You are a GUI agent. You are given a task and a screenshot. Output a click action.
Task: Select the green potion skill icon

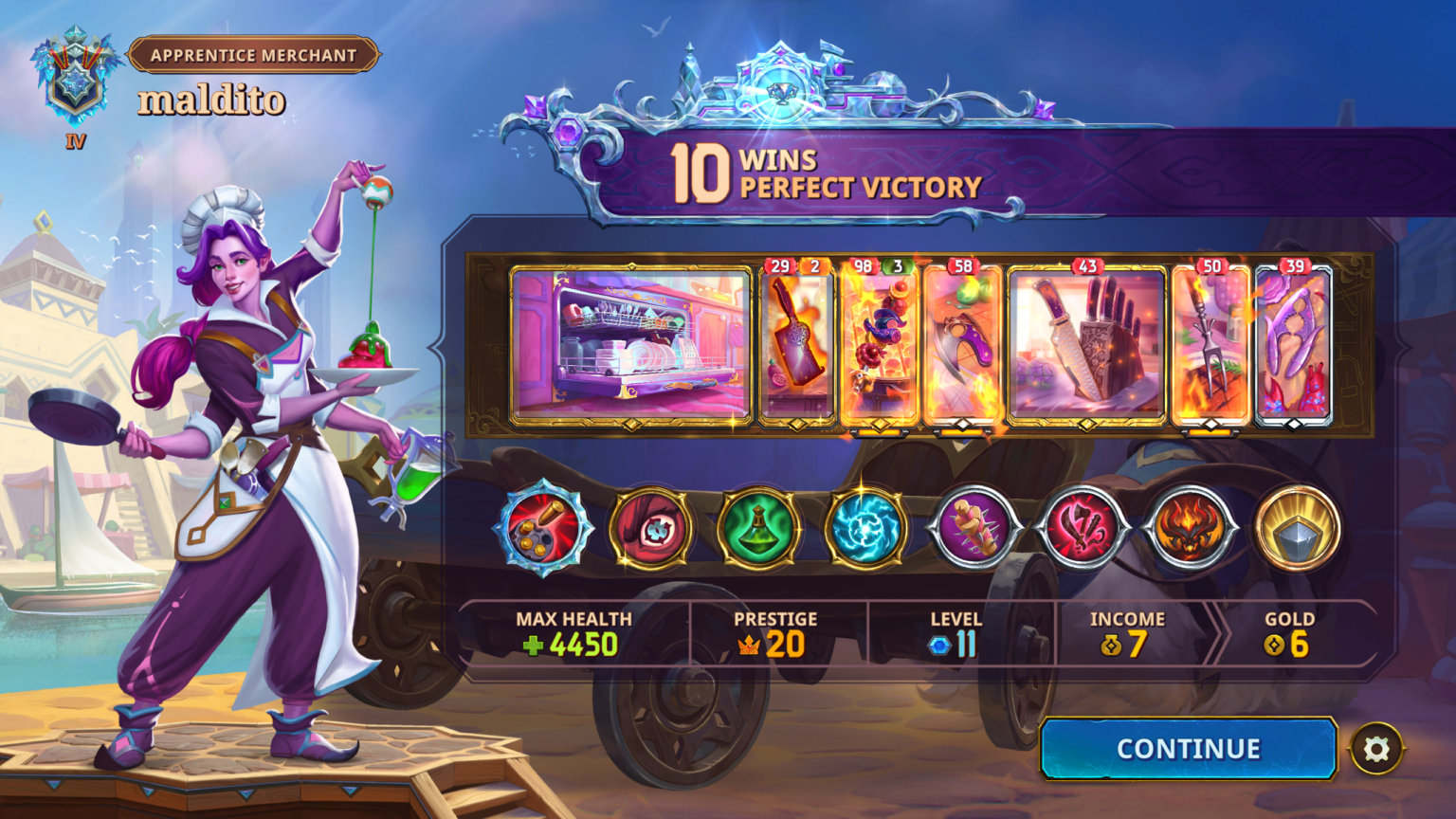[x=758, y=528]
